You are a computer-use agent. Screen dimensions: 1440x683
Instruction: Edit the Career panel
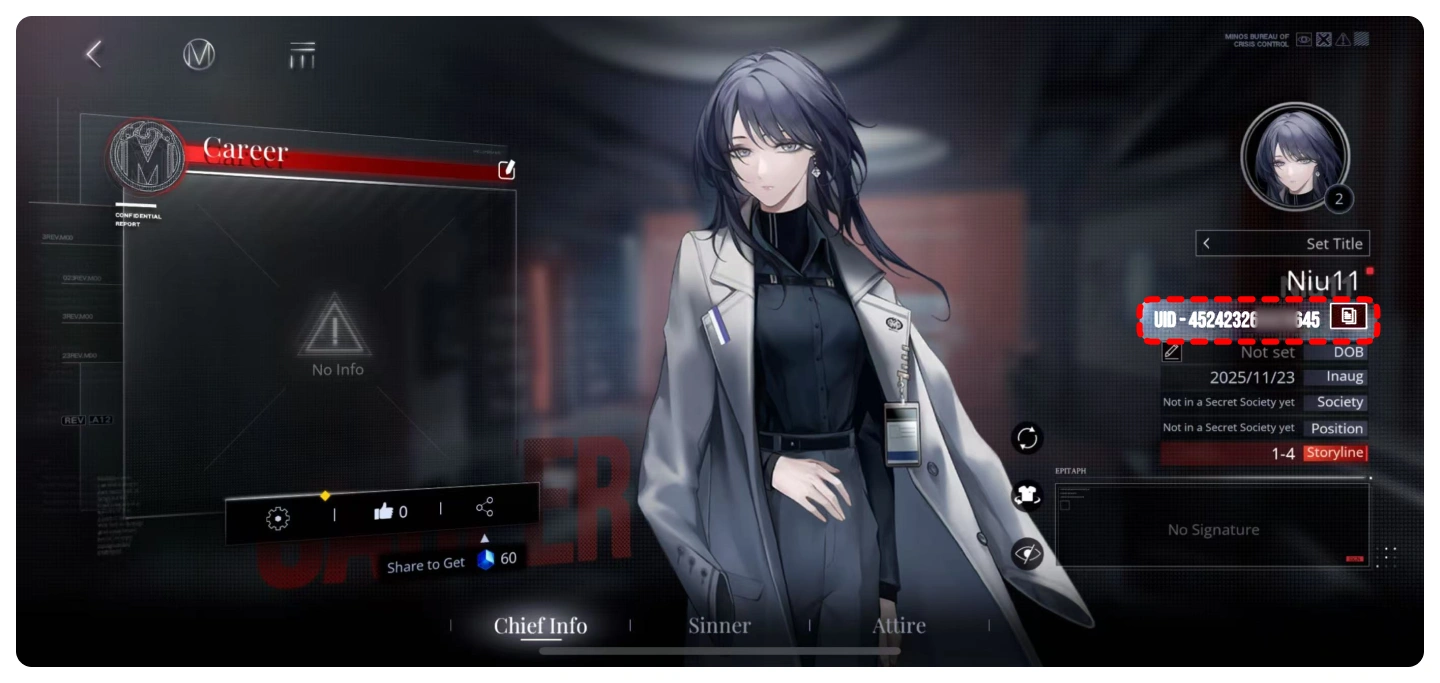pos(506,169)
